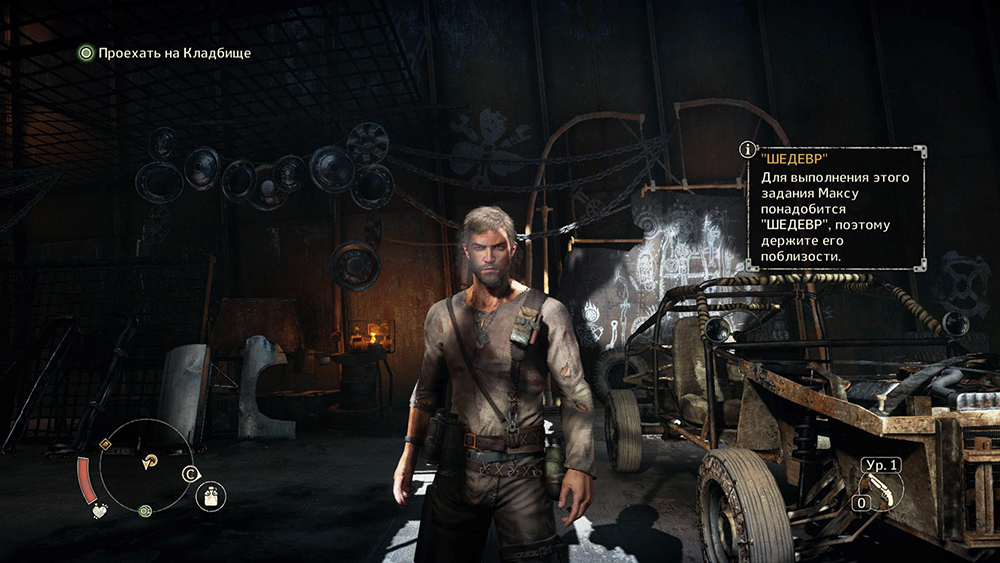This screenshot has height=563, width=1000.
Task: Select the green objective marker on minimap
Action: [x=146, y=511]
